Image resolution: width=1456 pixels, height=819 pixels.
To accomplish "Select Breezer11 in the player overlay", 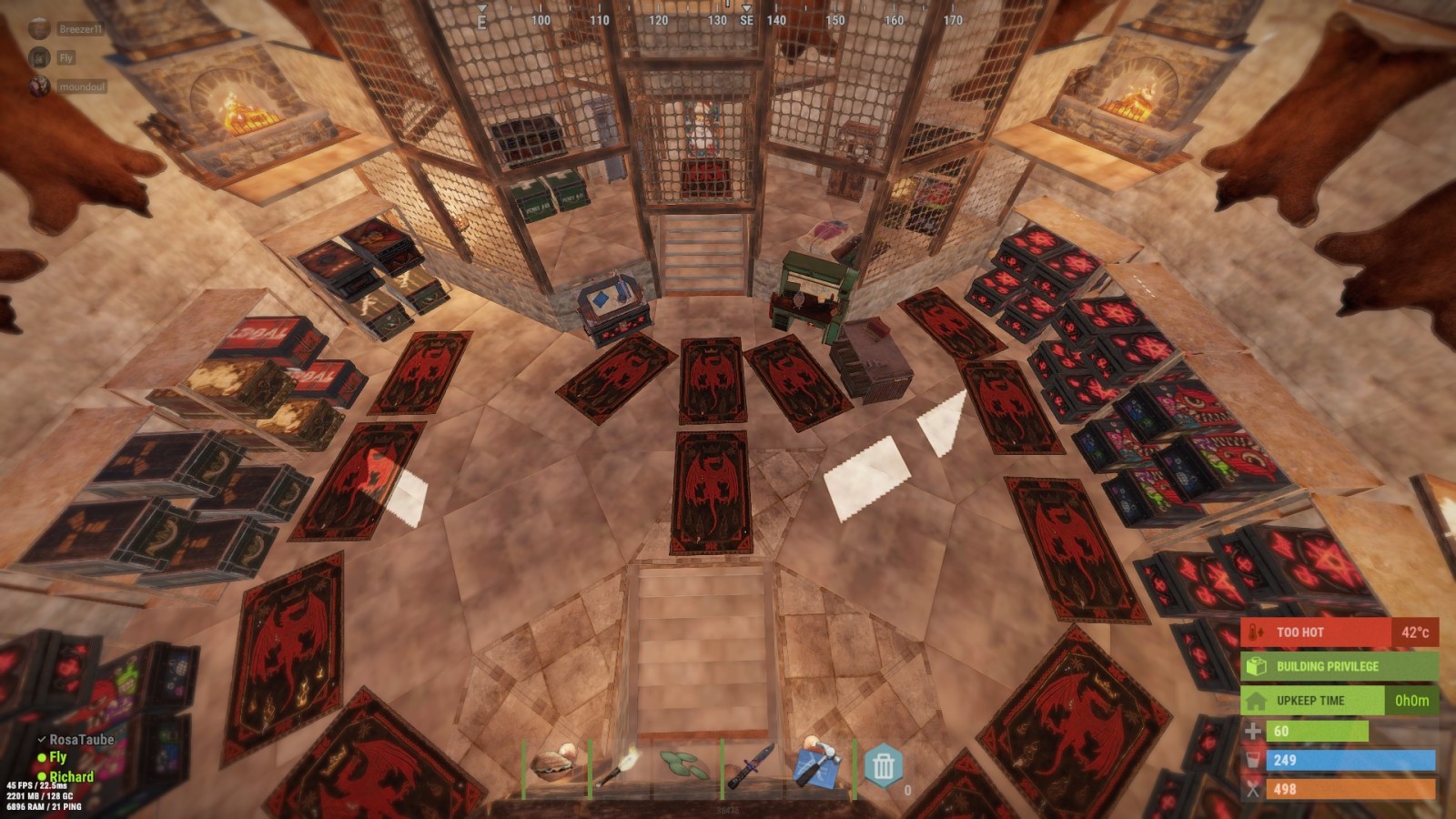I will pyautogui.click(x=80, y=29).
